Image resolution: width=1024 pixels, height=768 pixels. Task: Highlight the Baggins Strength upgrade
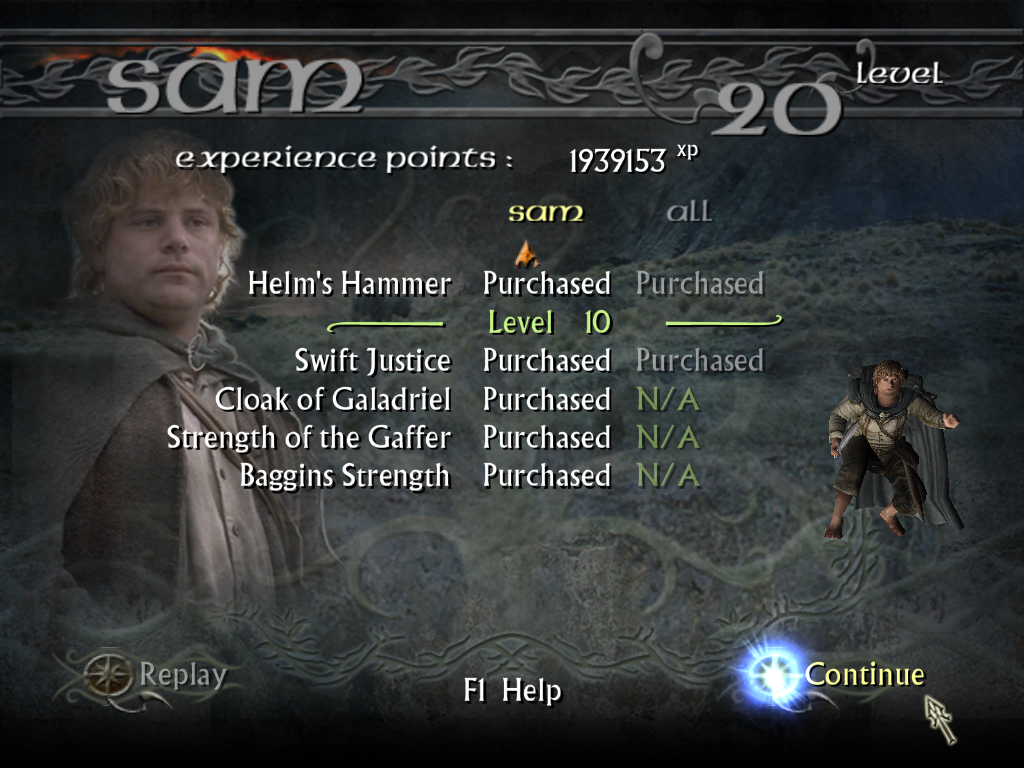pos(345,476)
